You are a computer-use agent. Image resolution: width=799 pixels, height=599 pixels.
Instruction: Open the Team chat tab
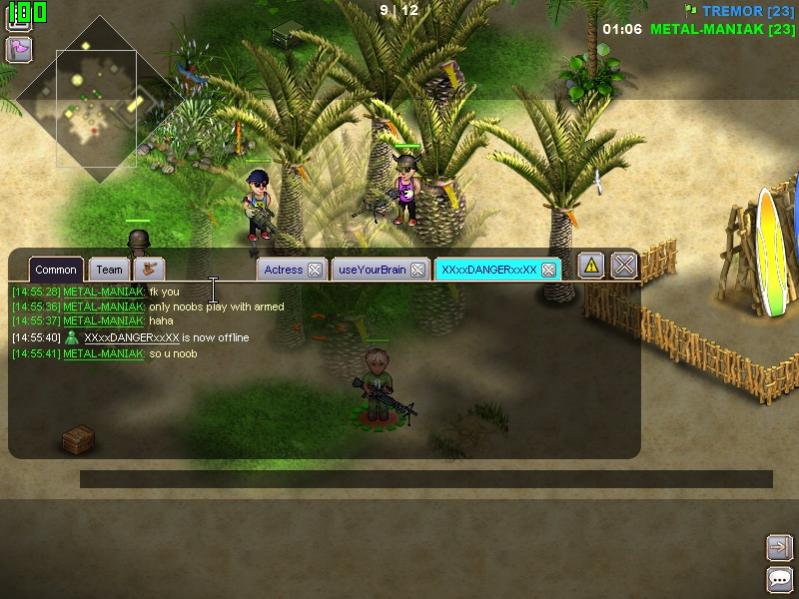109,269
